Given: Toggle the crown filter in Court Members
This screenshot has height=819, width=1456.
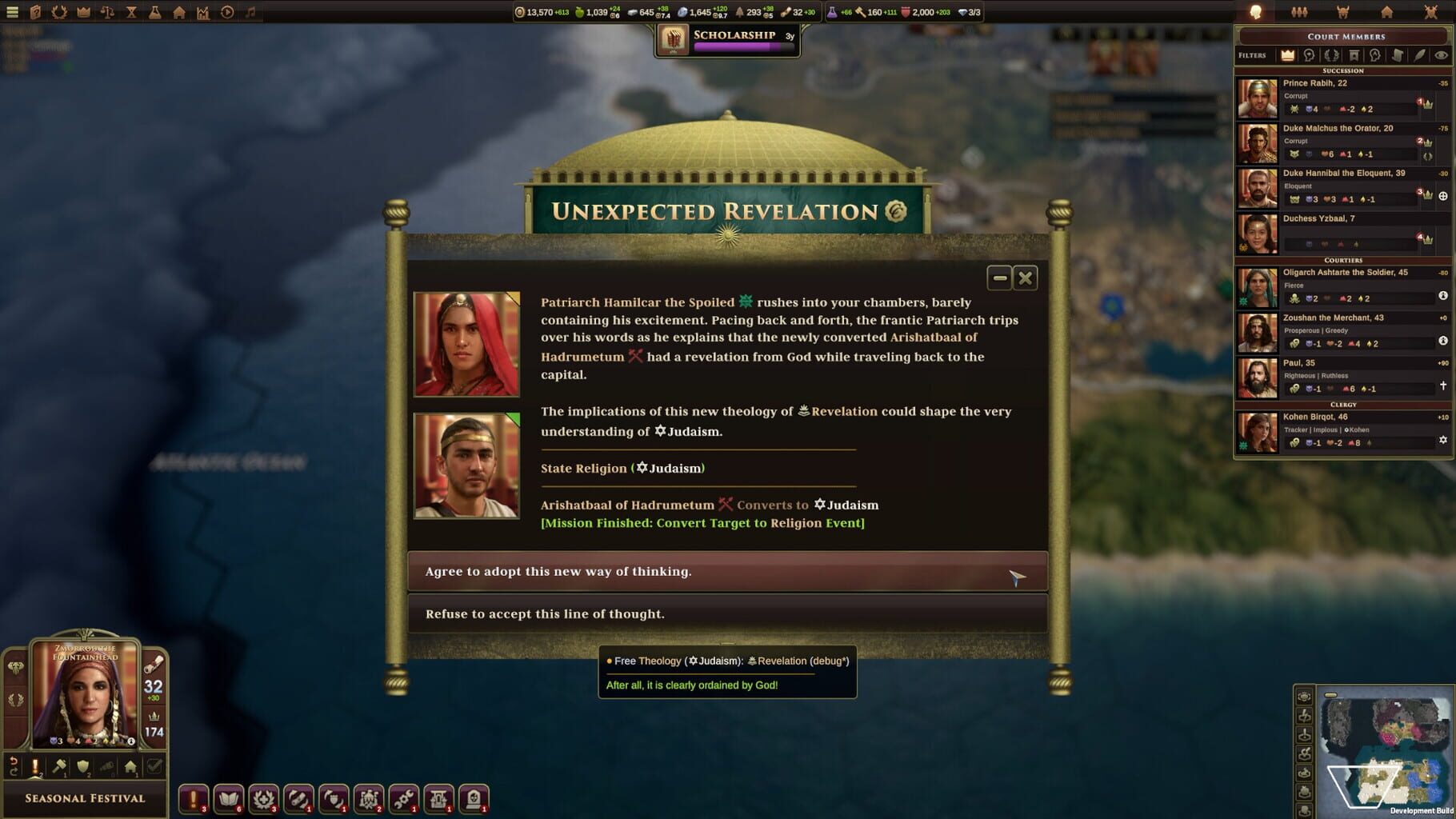Looking at the screenshot, I should [x=1287, y=55].
